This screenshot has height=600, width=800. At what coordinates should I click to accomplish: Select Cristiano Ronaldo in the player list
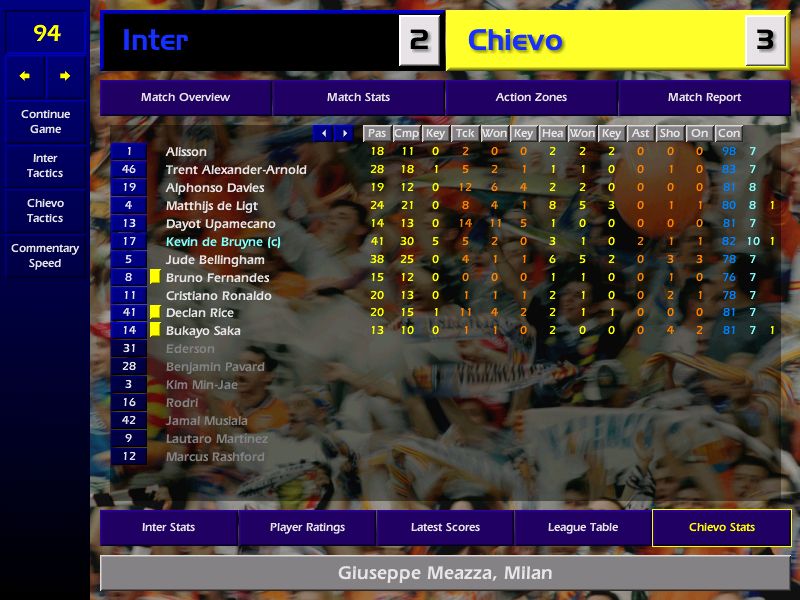218,296
